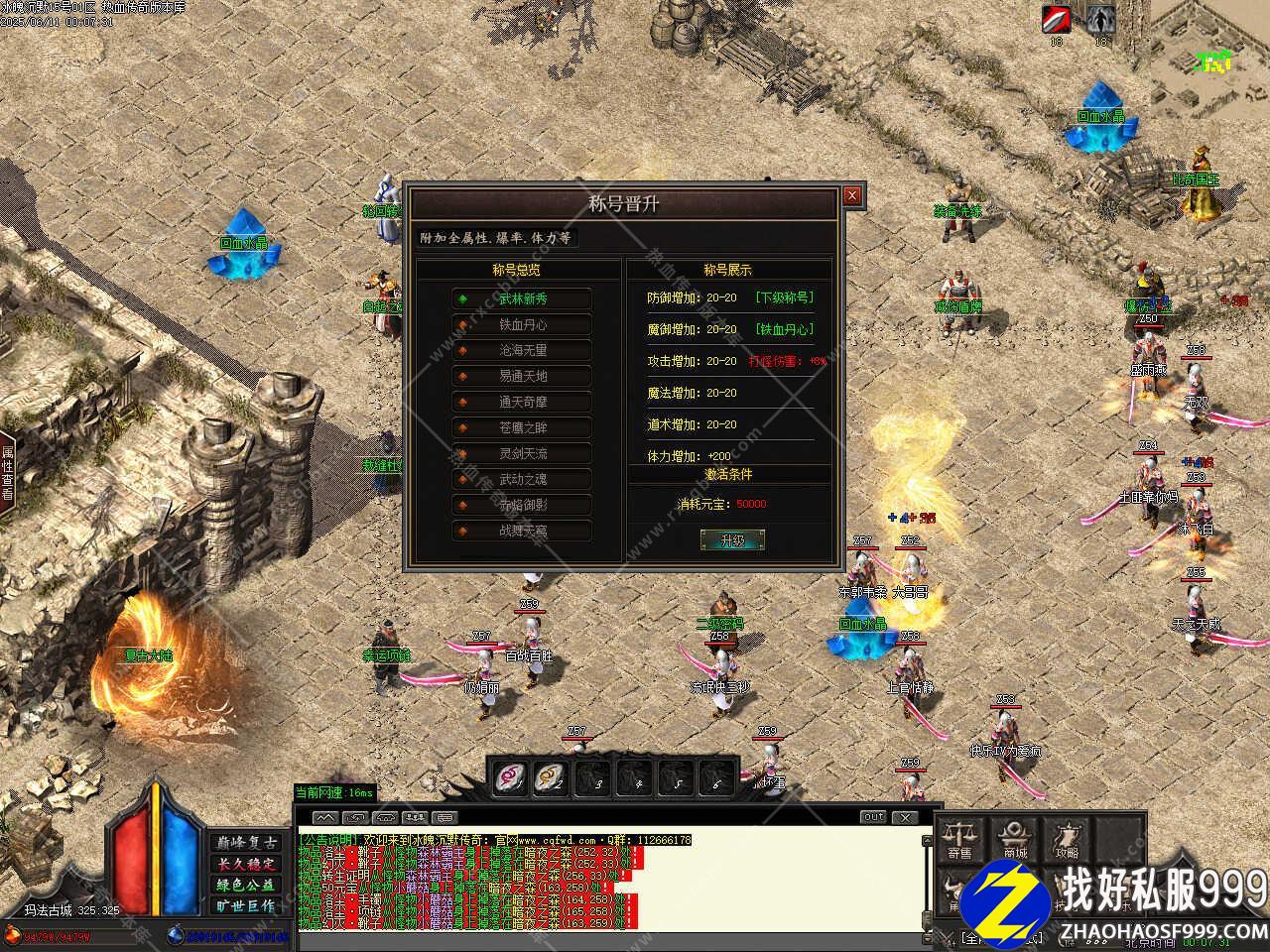Viewport: 1270px width, 952px height.
Task: Pick the 武动之魂 title
Action: pyautogui.click(x=522, y=479)
